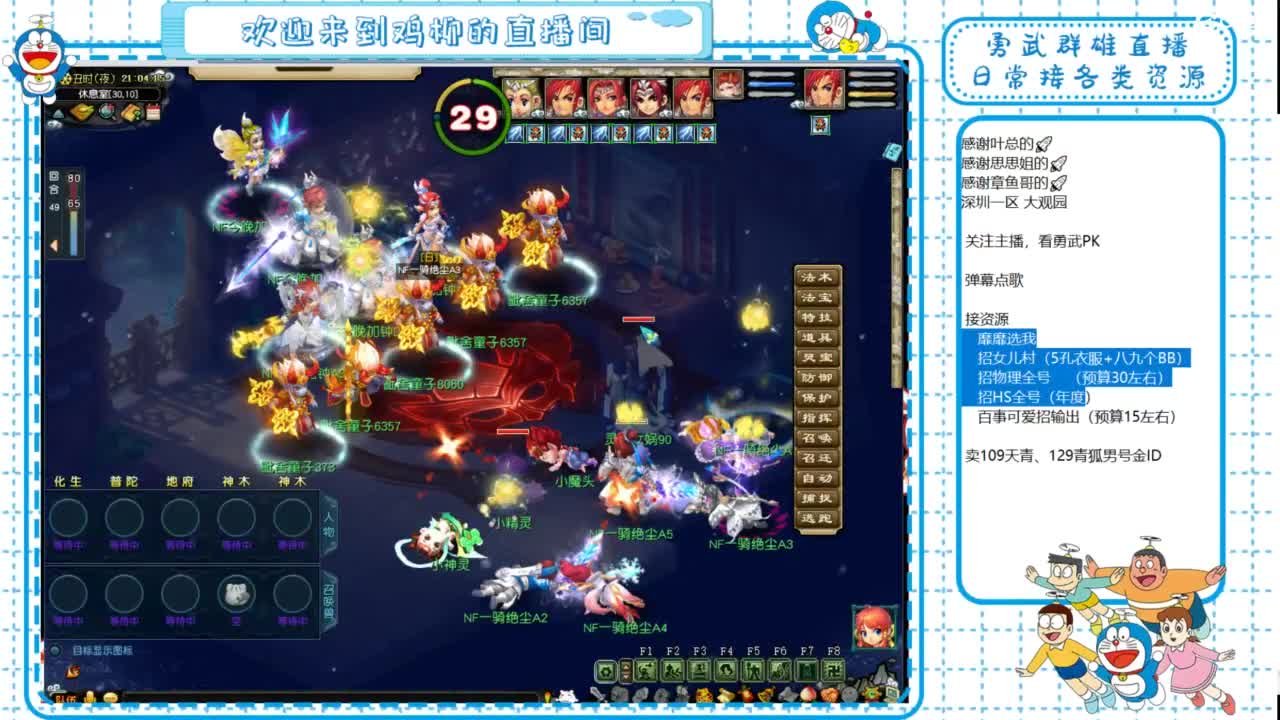Click the peach item icon in the bottom item bar
Screen dimensions: 1280x720
click(807, 694)
